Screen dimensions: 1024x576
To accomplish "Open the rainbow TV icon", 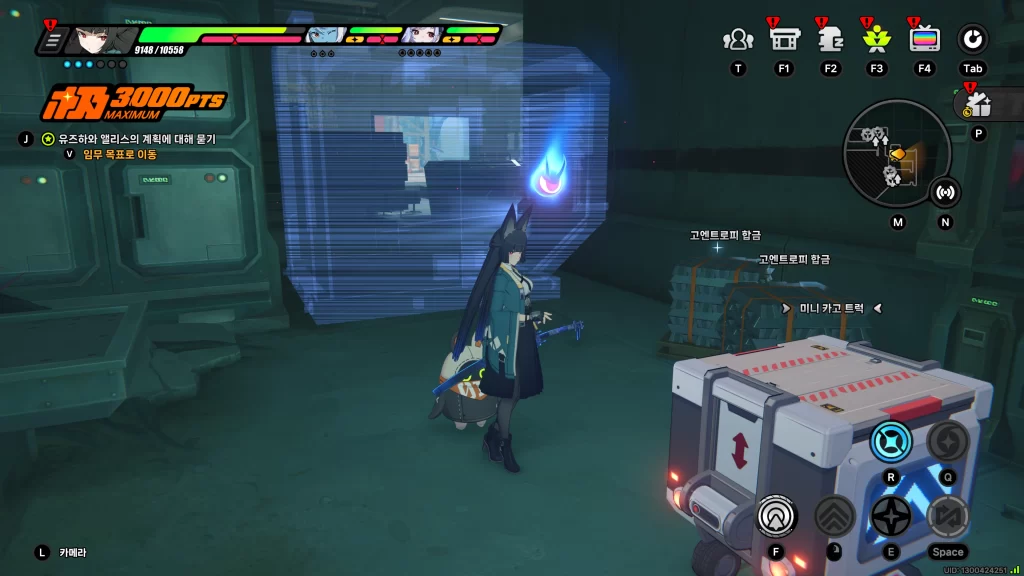I will point(924,40).
